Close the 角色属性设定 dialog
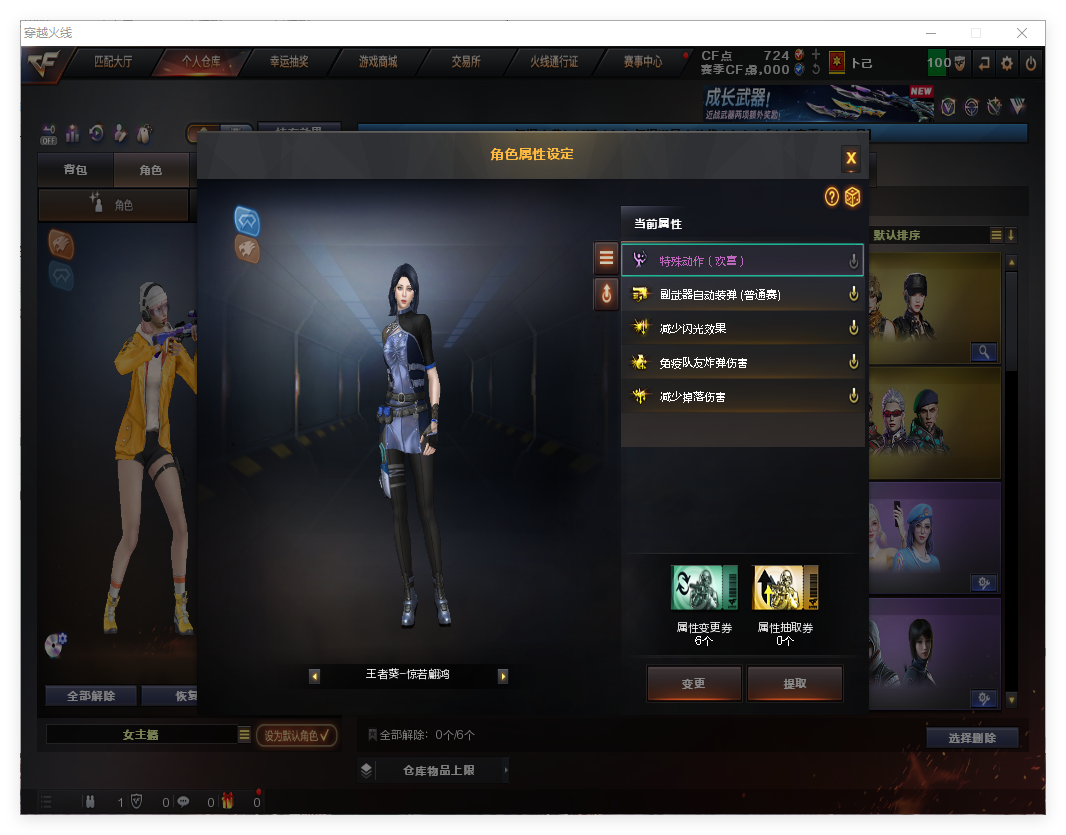The image size is (1066, 835). click(x=851, y=158)
